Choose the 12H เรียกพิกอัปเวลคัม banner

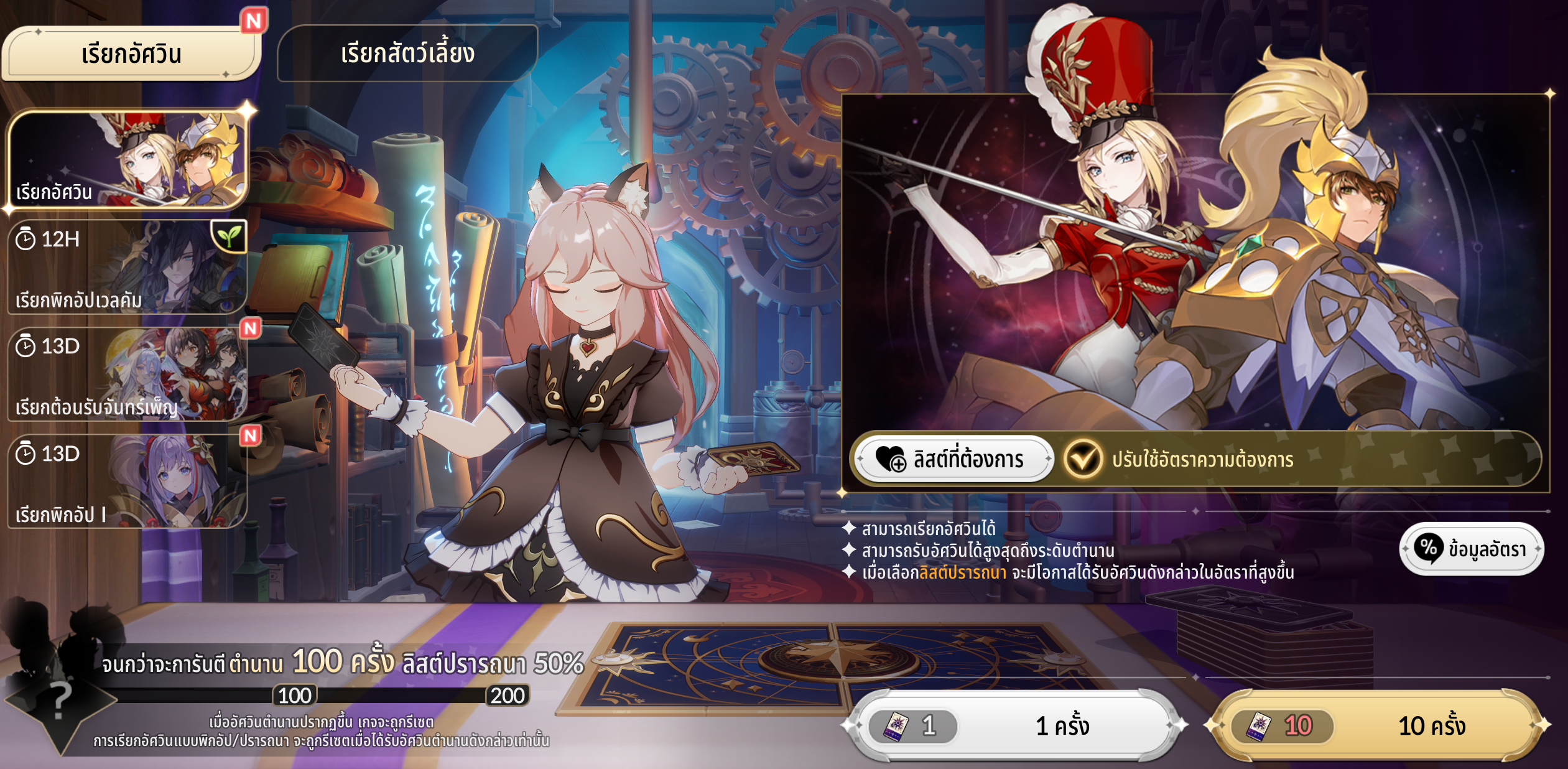128,266
